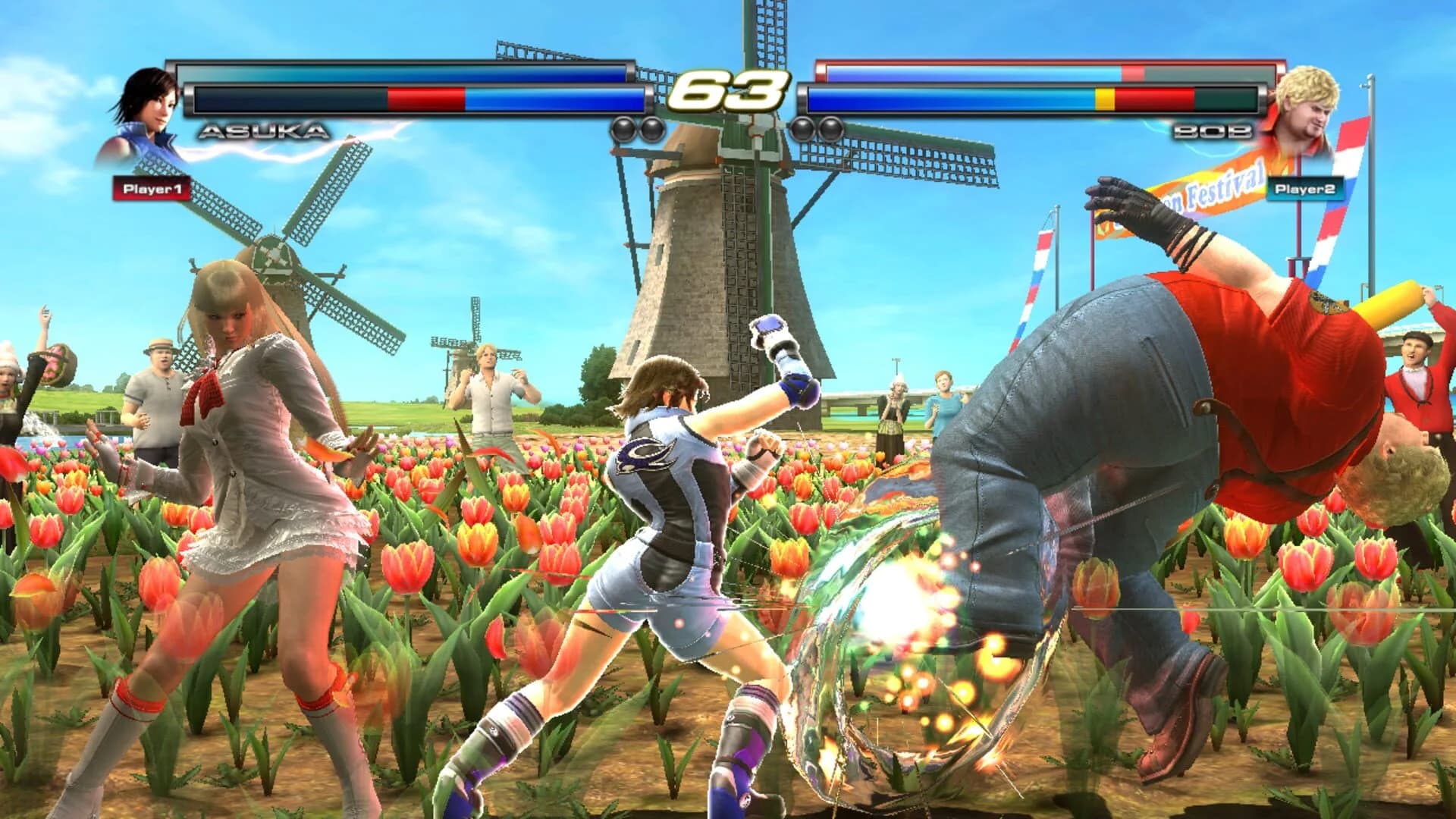This screenshot has width=1456, height=819.
Task: Click the left tag-partner indicator orb pair
Action: pos(639,127)
